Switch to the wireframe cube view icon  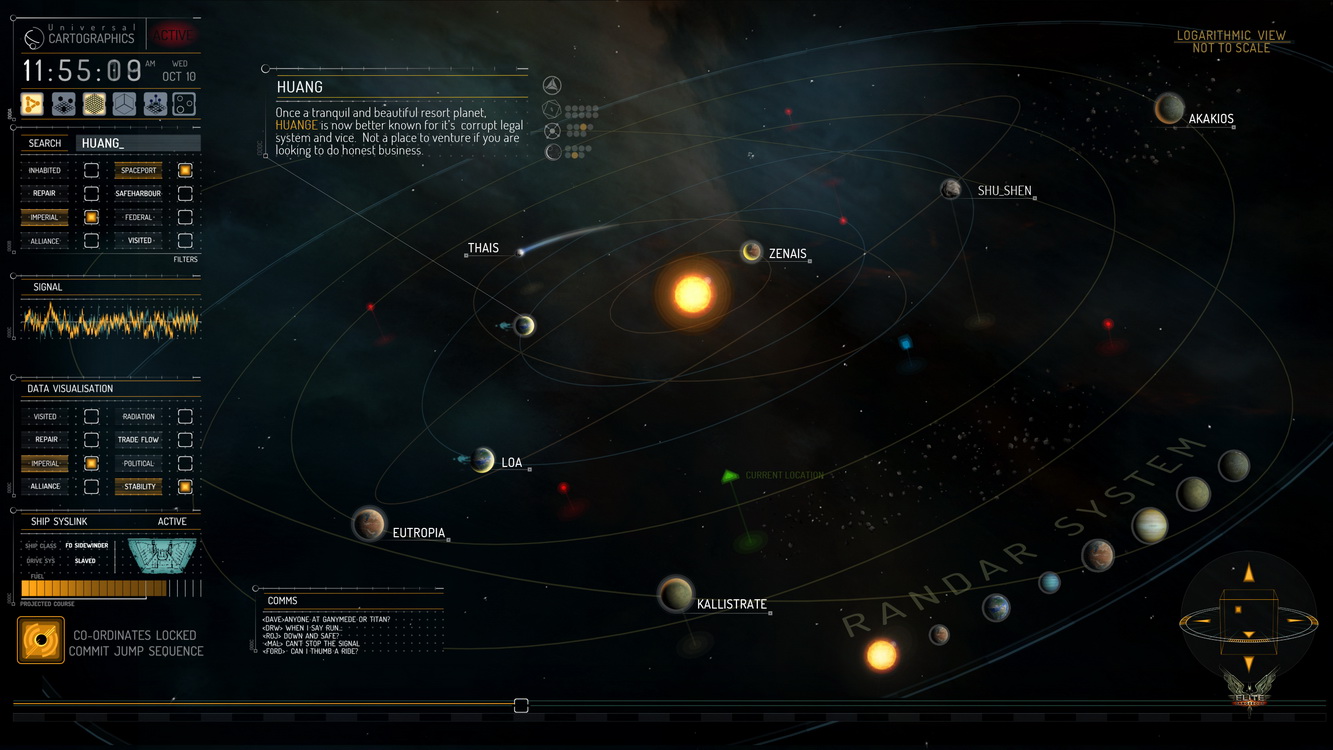(x=124, y=104)
